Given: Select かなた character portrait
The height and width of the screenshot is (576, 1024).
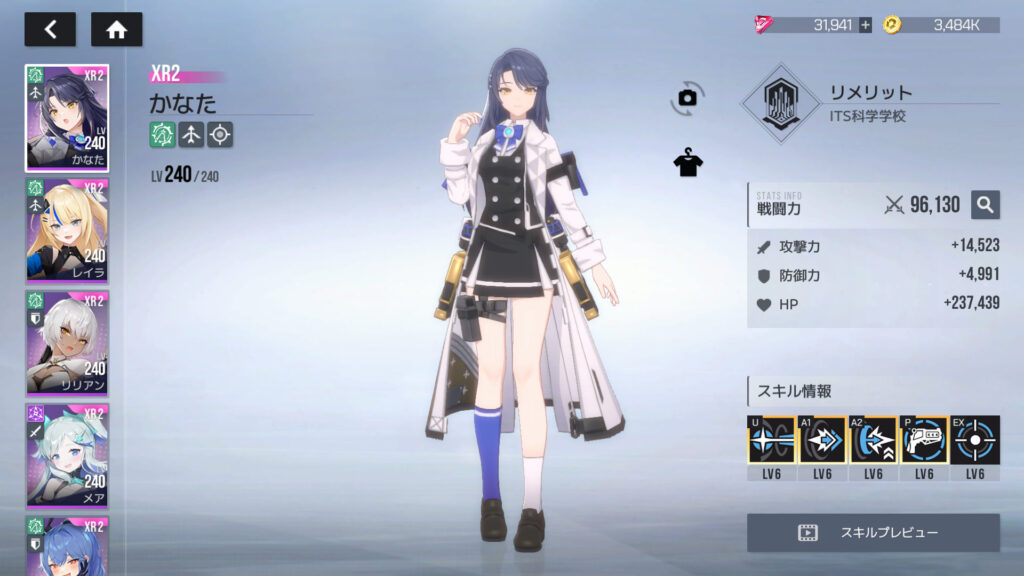Looking at the screenshot, I should click(x=67, y=118).
